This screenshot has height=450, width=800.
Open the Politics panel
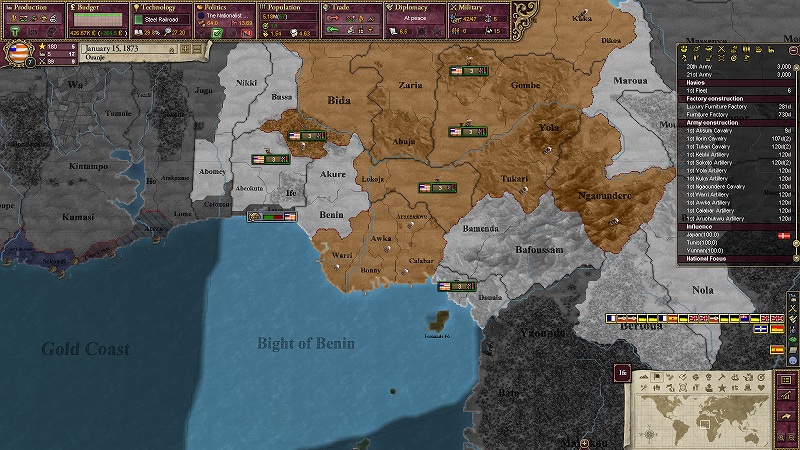(225, 7)
